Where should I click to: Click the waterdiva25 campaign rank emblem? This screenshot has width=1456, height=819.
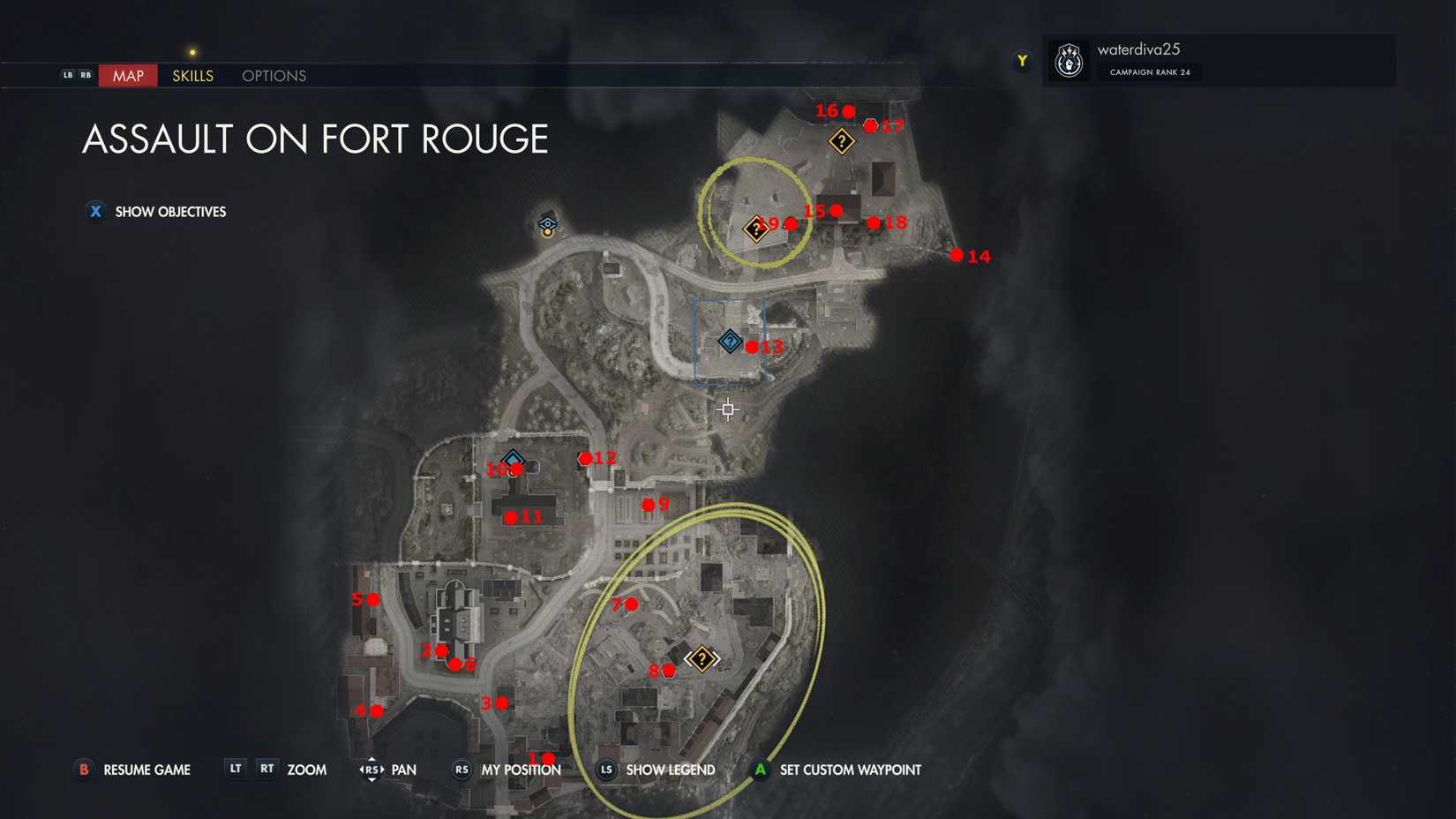click(1069, 60)
